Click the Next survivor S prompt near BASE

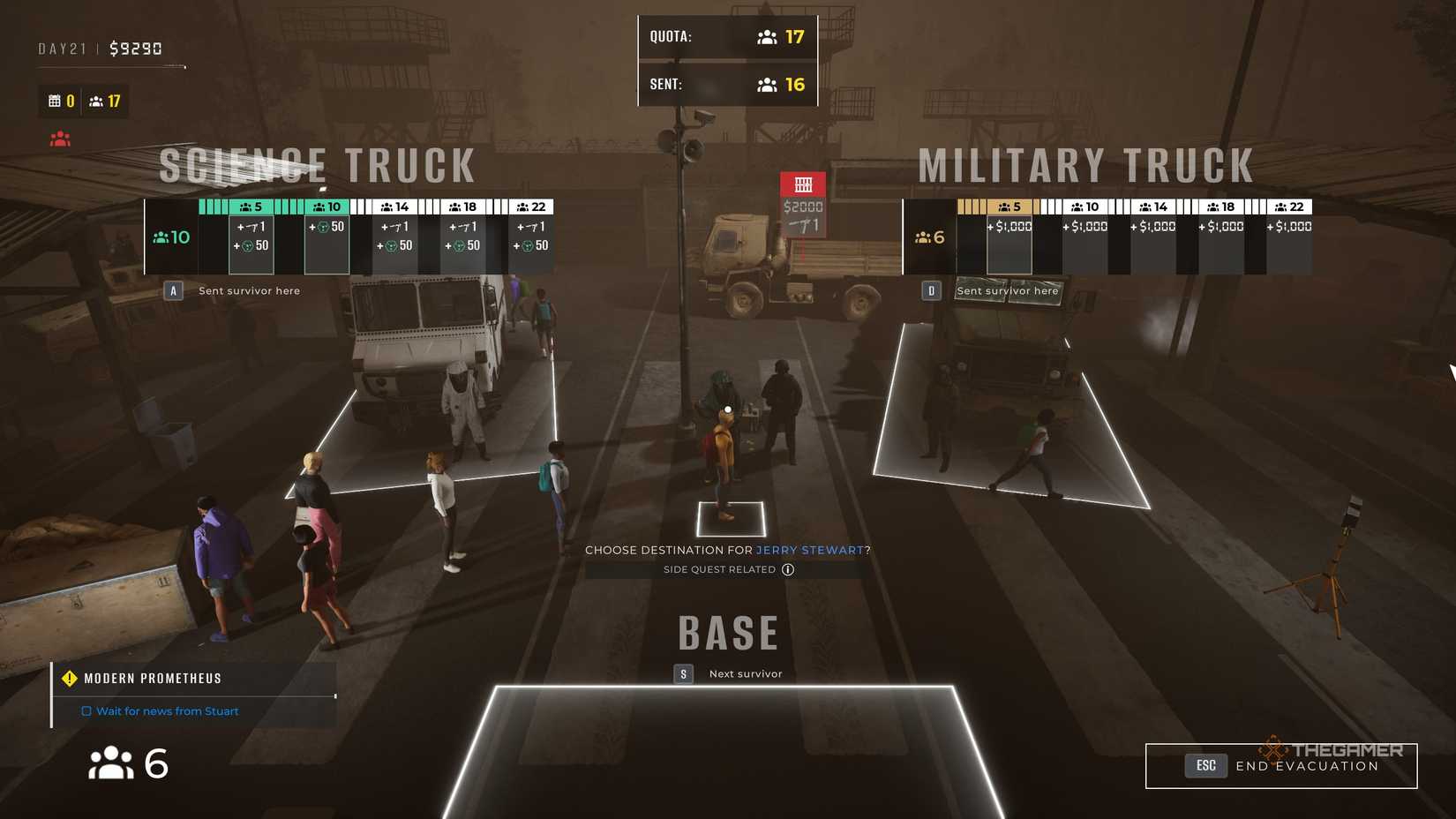(x=683, y=673)
